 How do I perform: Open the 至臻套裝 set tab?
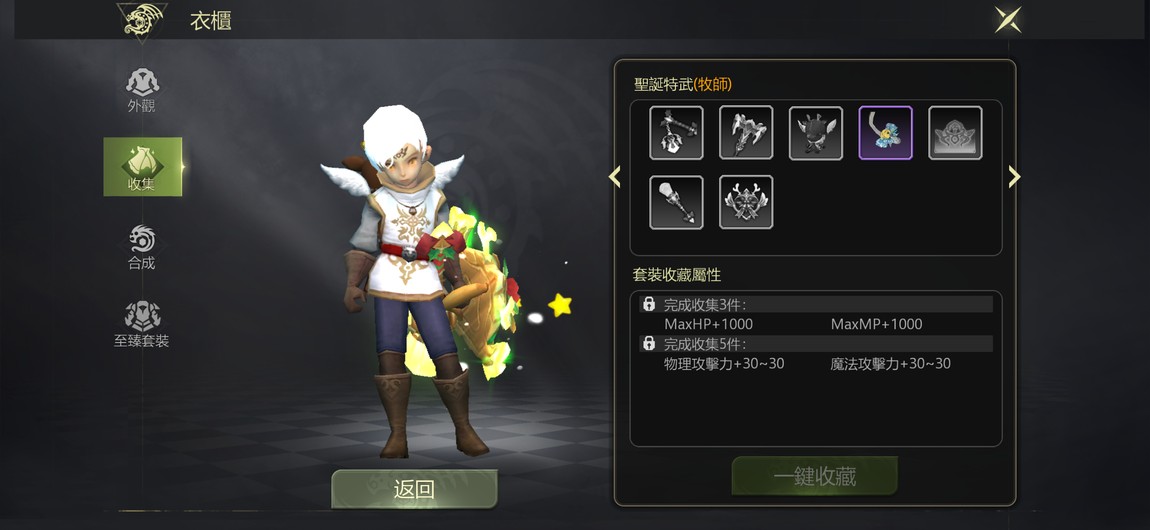pos(142,324)
